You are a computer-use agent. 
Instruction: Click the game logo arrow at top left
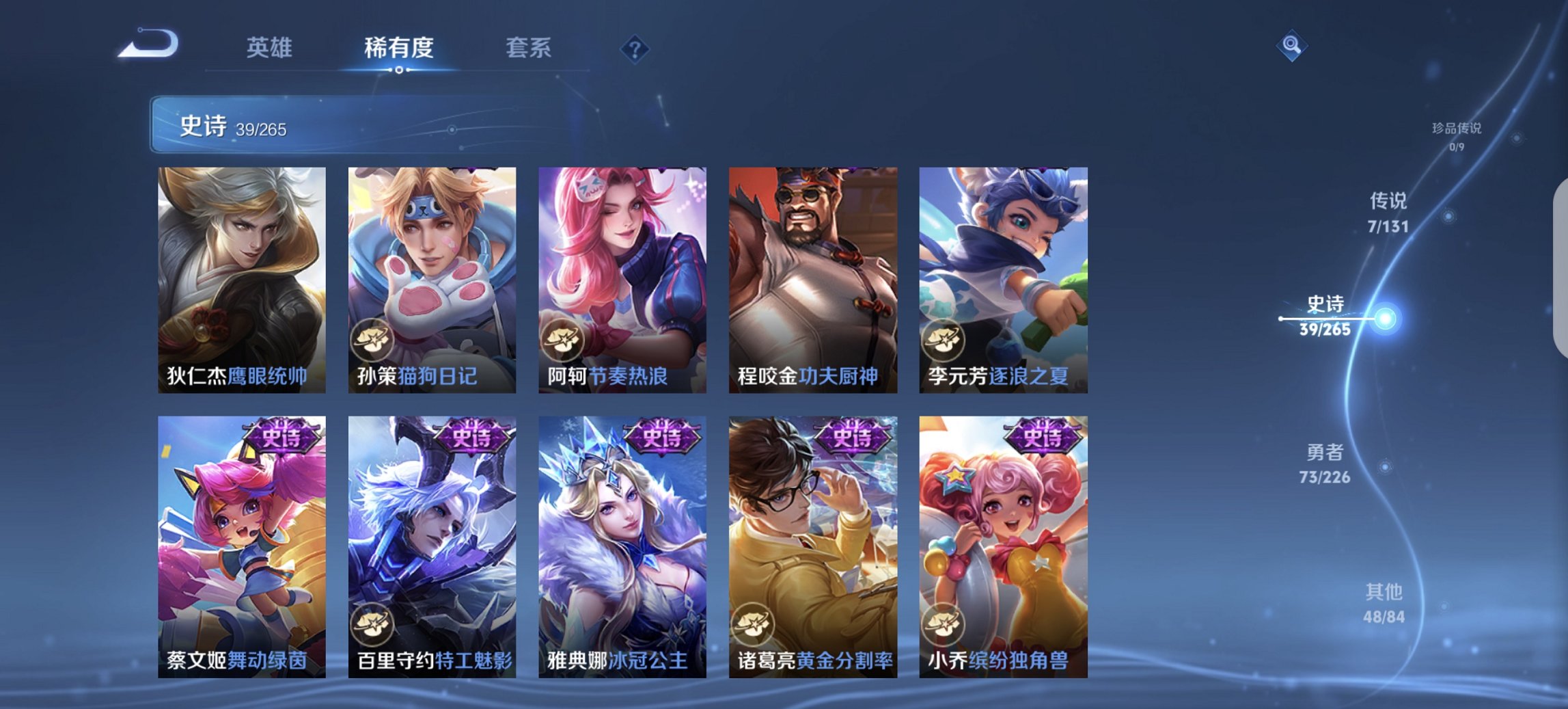(x=149, y=45)
